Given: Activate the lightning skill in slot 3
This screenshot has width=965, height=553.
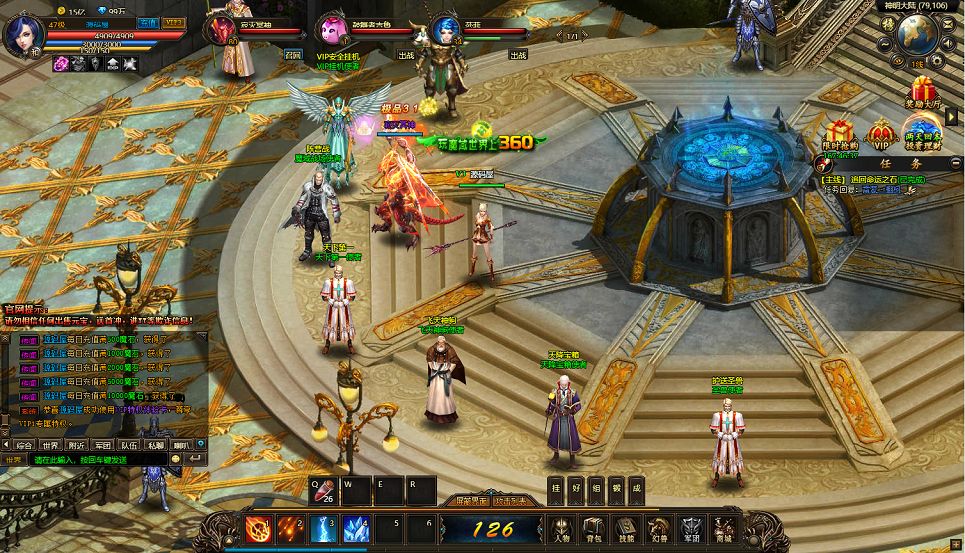Looking at the screenshot, I should (x=323, y=528).
